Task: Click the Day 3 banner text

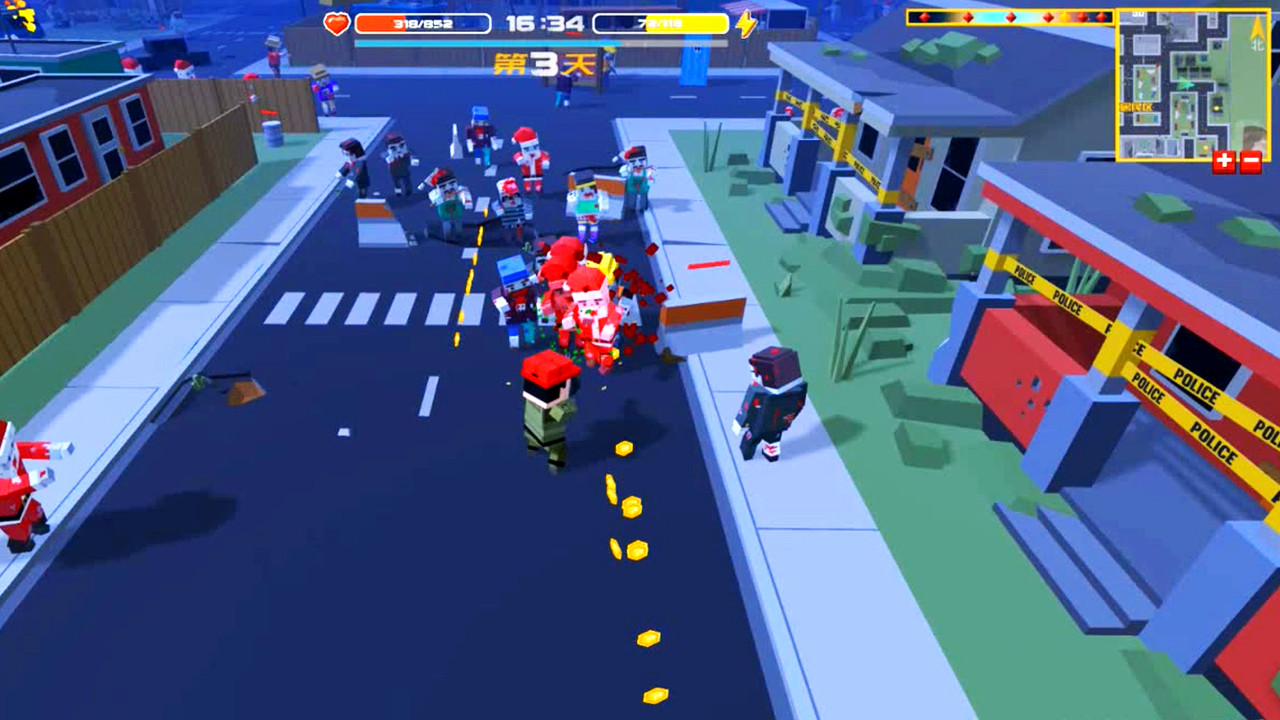Action: (541, 64)
